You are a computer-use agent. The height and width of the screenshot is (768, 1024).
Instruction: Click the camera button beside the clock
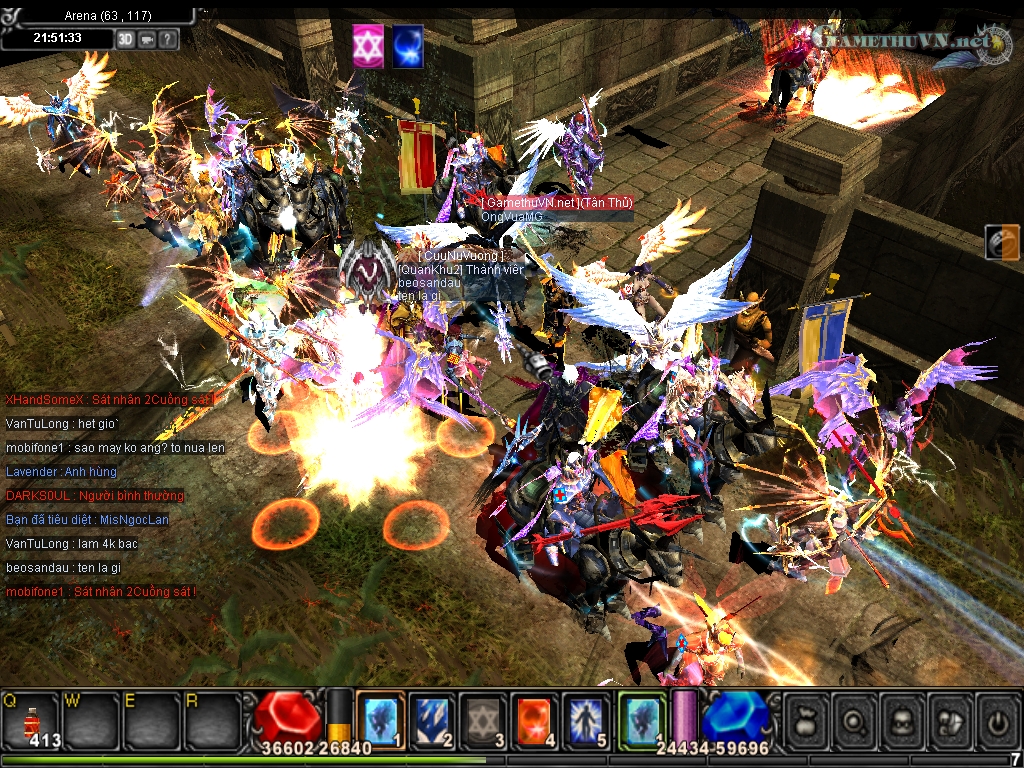(147, 39)
